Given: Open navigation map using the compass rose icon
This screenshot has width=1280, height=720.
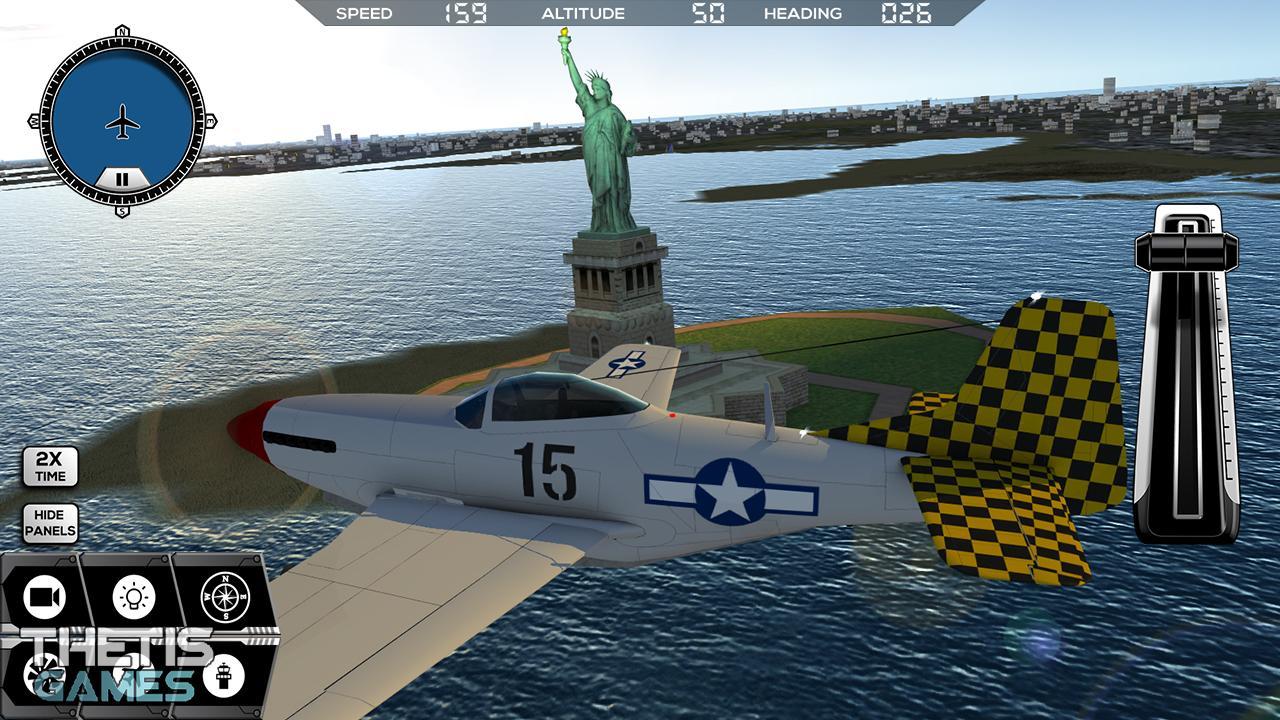Looking at the screenshot, I should coord(226,596).
